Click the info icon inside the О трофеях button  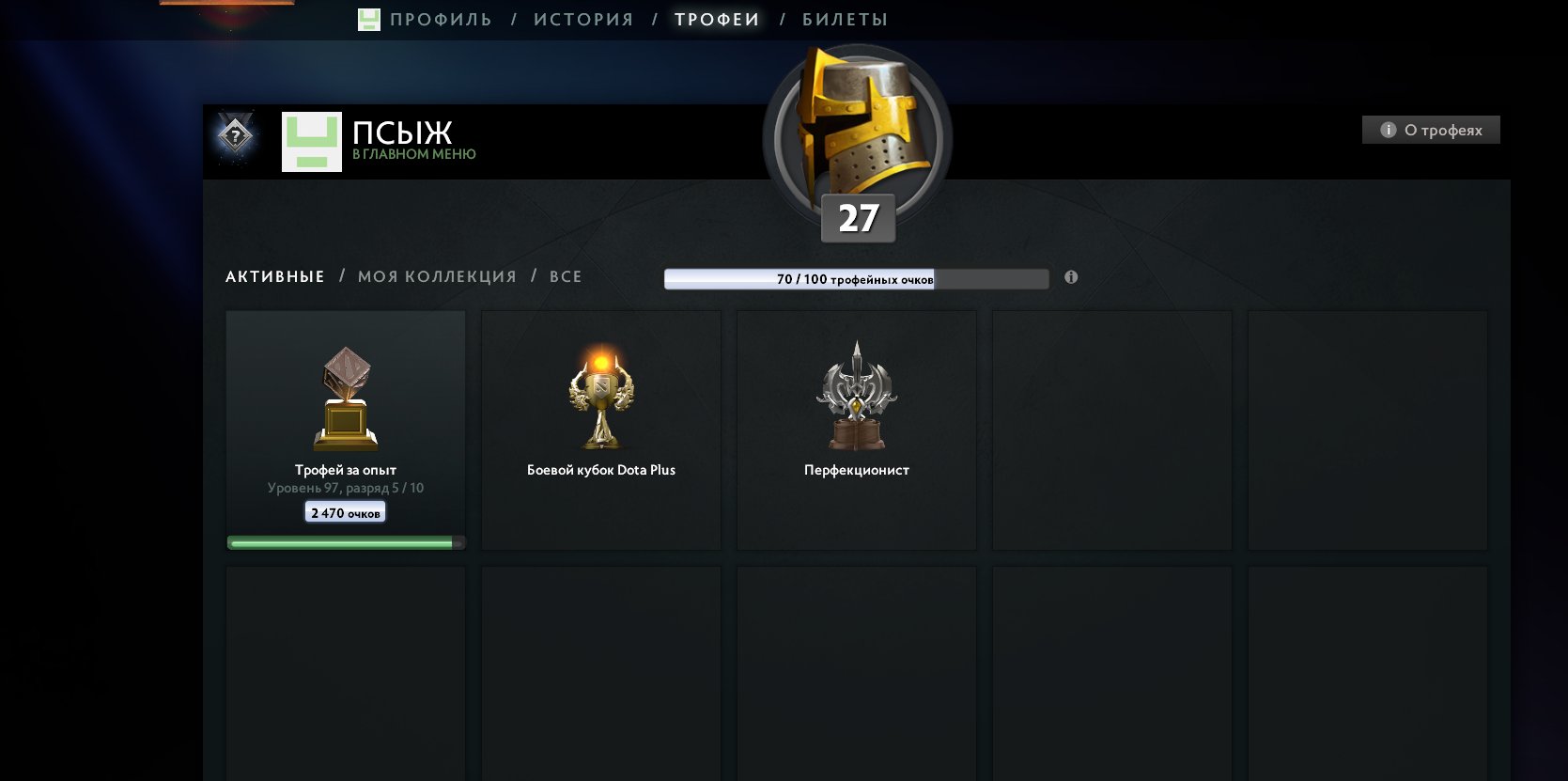point(1388,130)
